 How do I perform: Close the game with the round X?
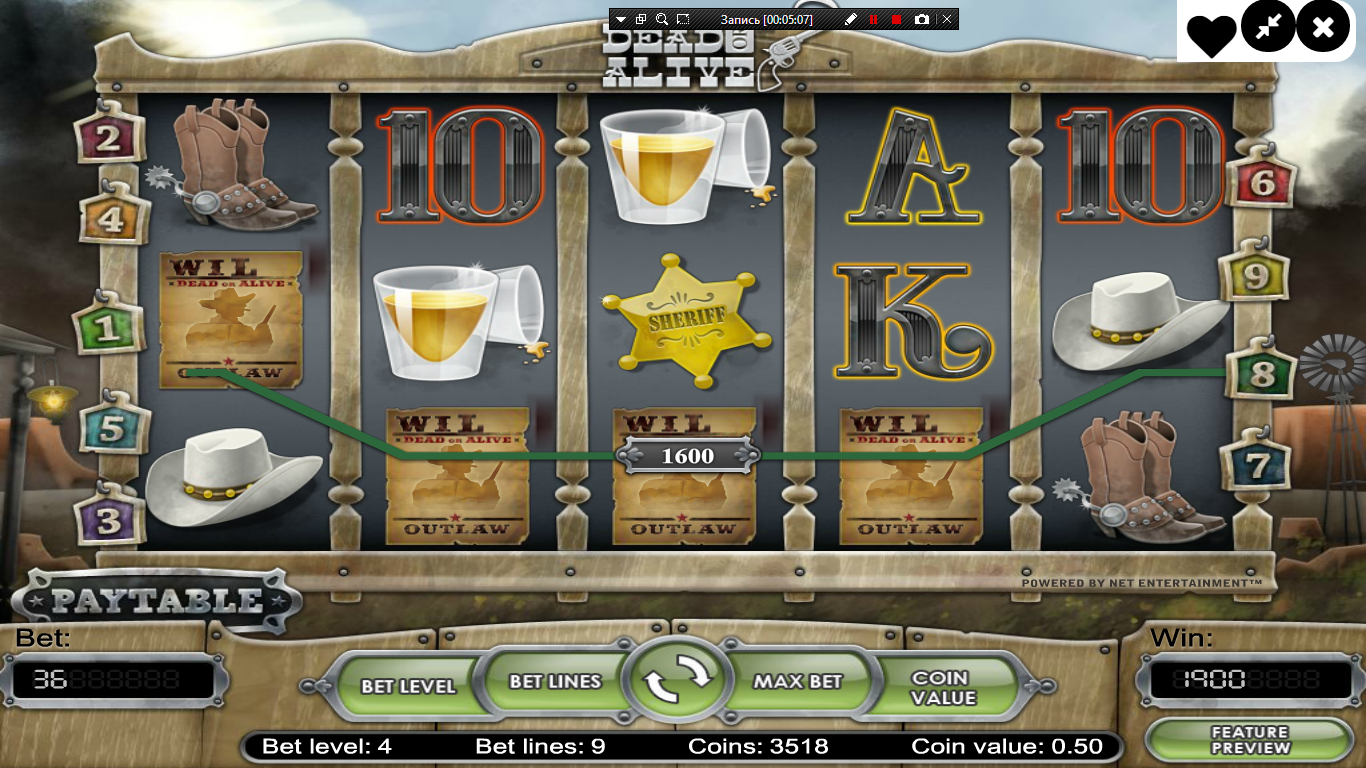(1323, 29)
